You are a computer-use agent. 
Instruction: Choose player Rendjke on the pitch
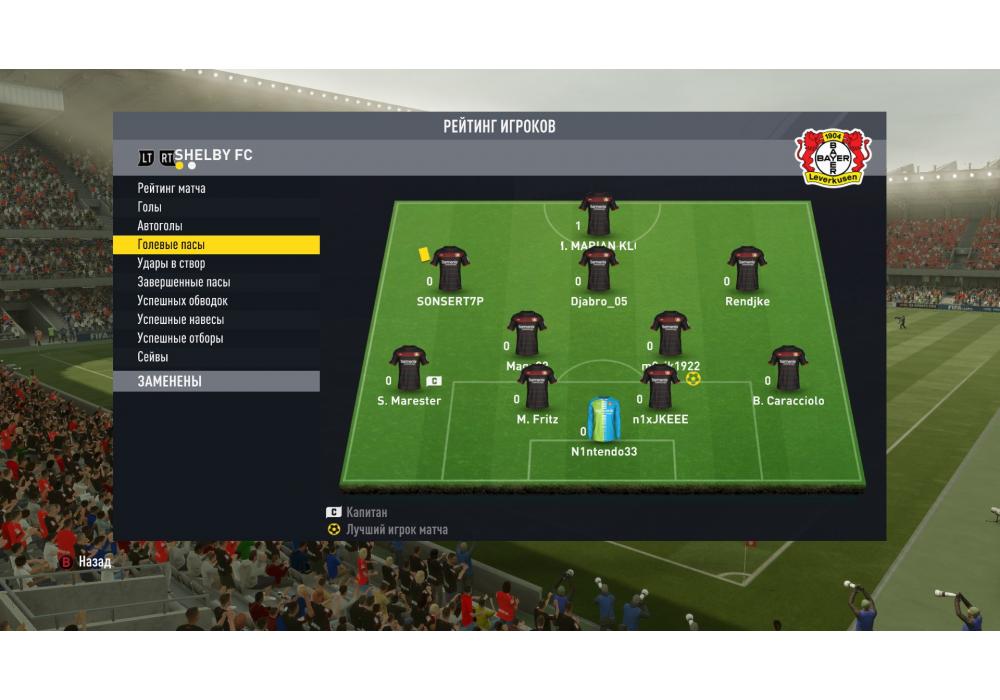(747, 269)
